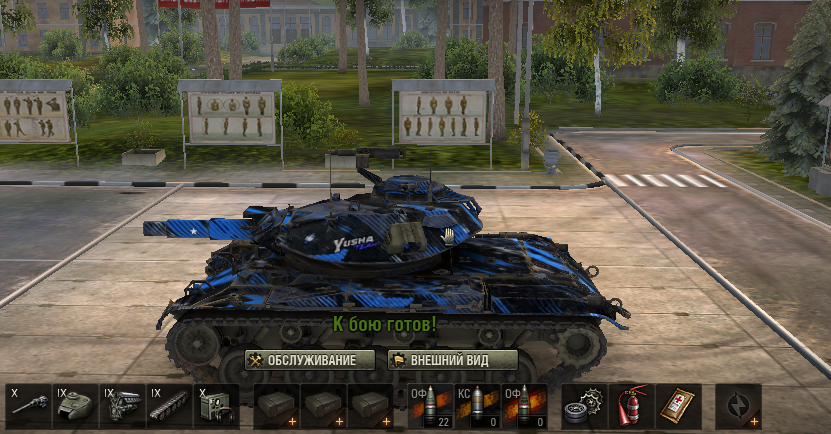Select the tier IX engine module

coord(122,407)
